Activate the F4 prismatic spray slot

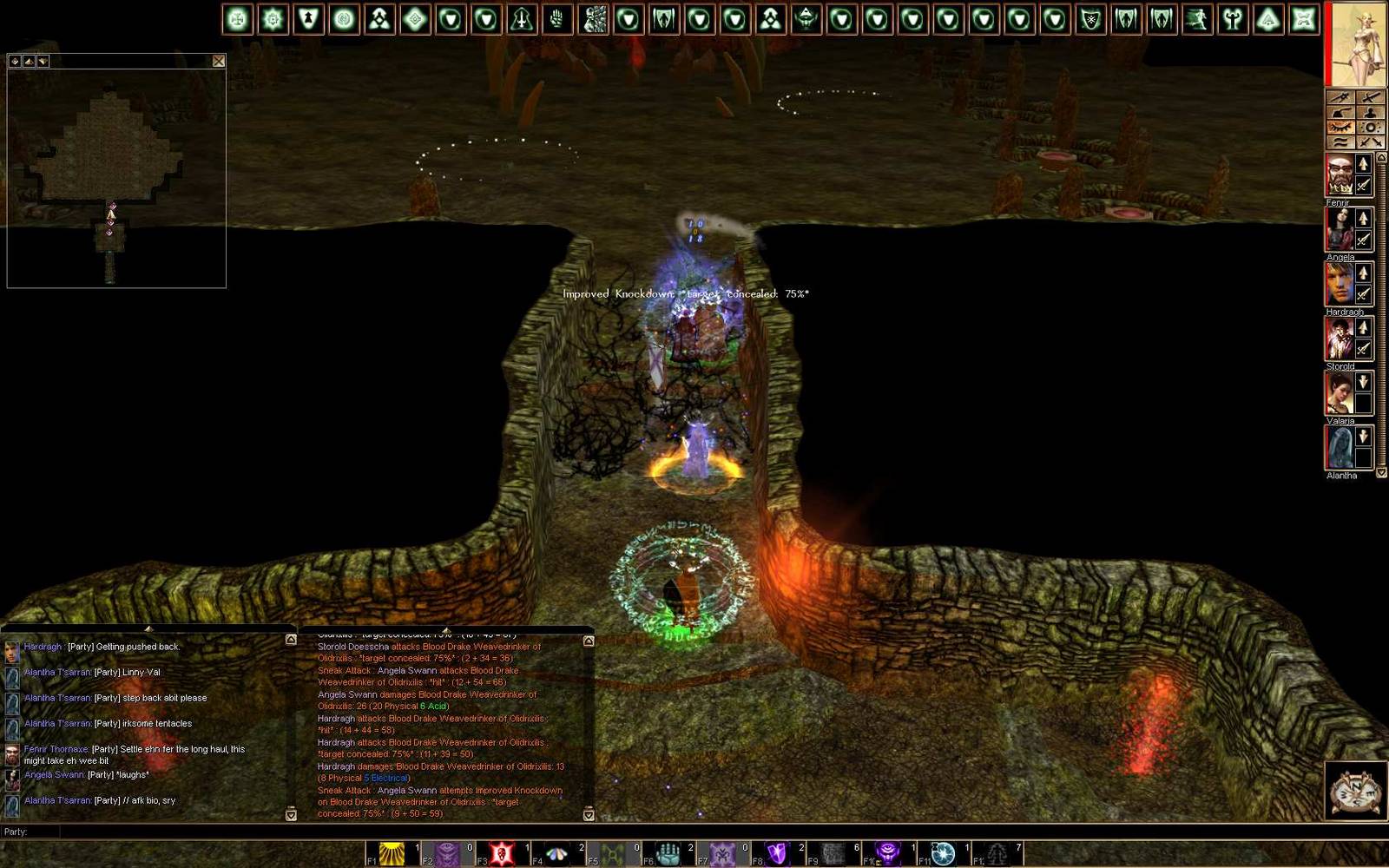[557, 854]
